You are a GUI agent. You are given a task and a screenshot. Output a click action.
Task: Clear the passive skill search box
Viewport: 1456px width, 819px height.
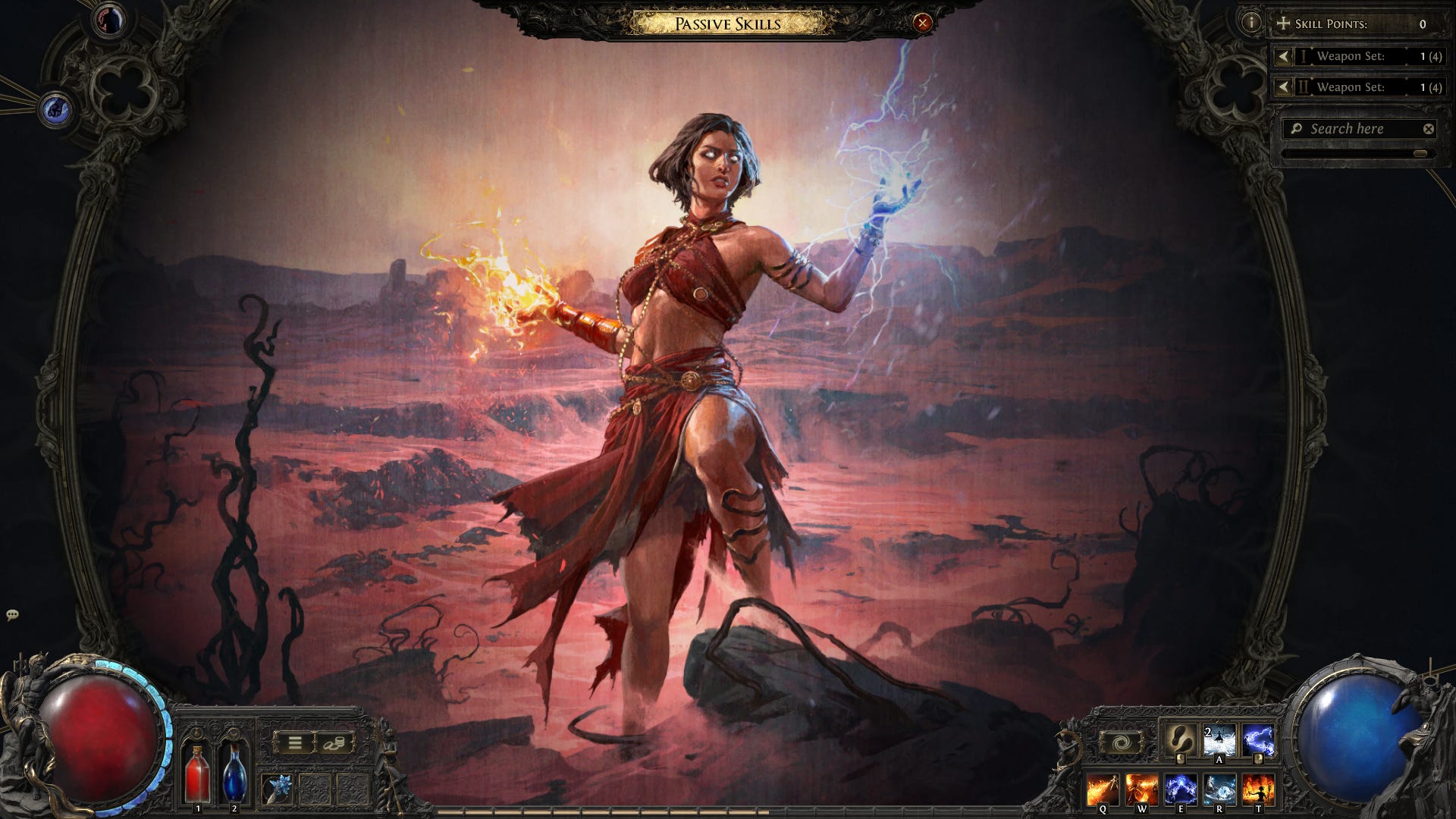[x=1428, y=129]
